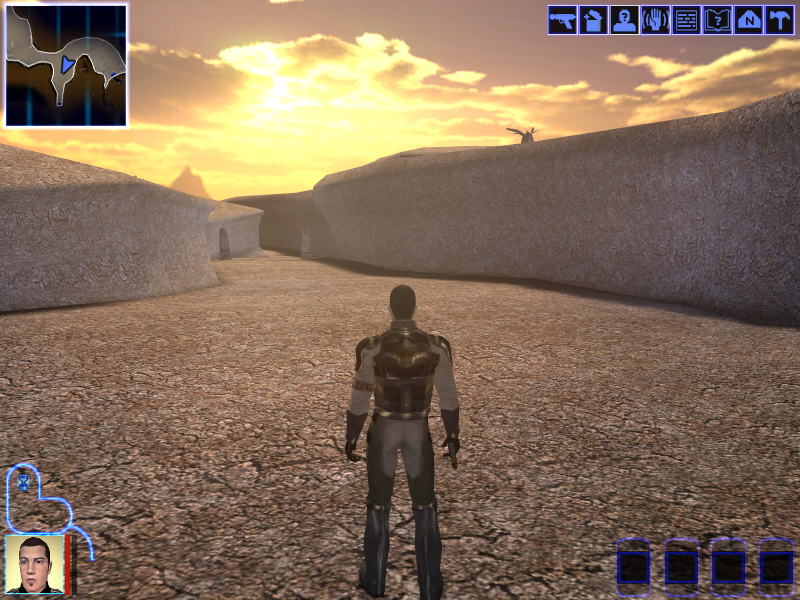Open the Abilities hand icon
The width and height of the screenshot is (800, 600).
click(x=655, y=20)
